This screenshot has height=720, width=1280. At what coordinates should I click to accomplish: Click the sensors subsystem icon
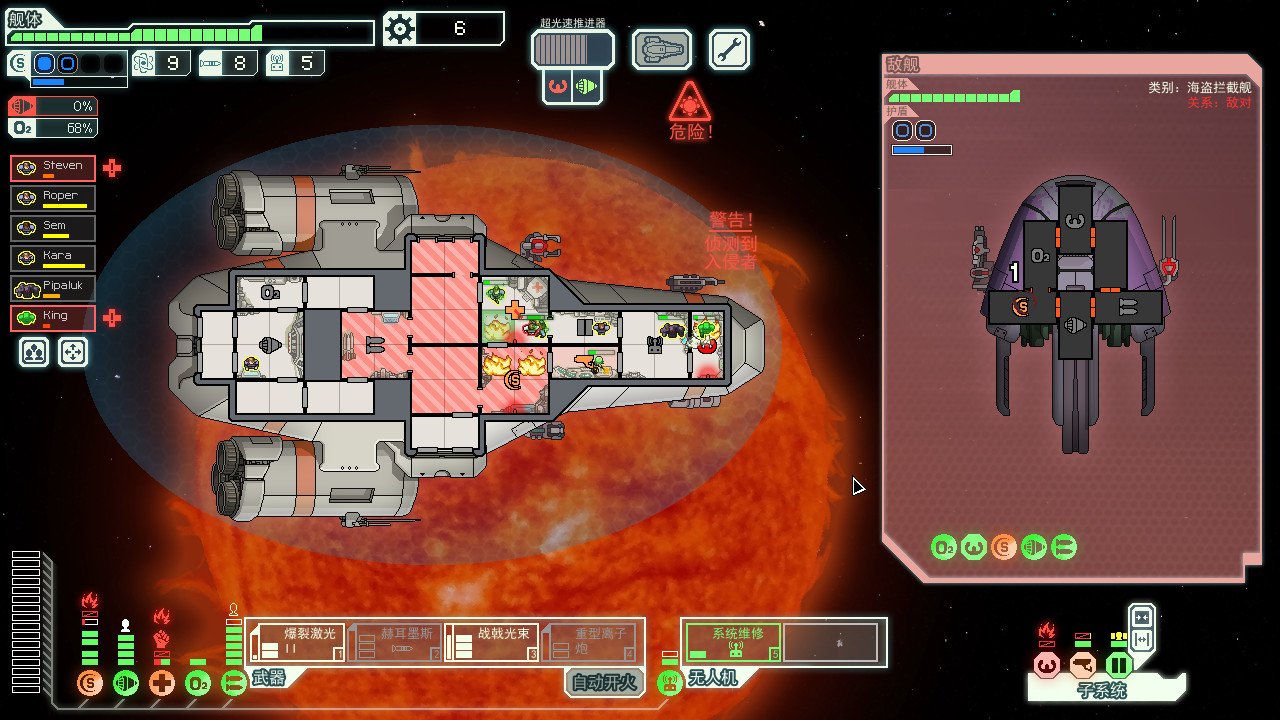click(1082, 663)
